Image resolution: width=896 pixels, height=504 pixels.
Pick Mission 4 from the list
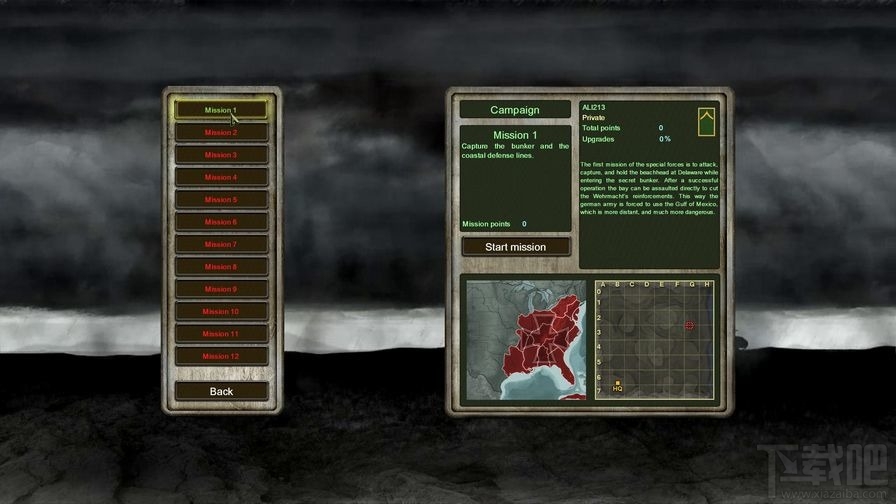[x=221, y=177]
